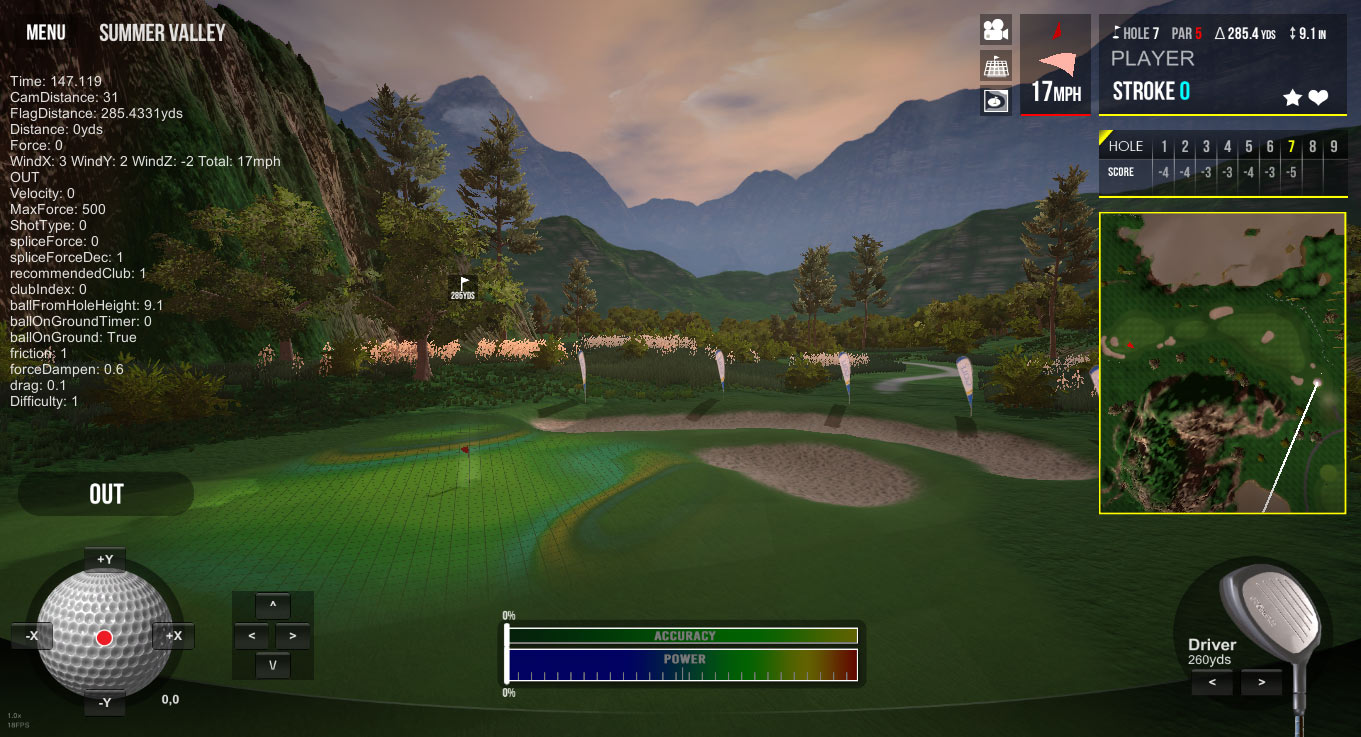1361x737 pixels.
Task: Shift ball spin left with -X
Action: [32, 636]
